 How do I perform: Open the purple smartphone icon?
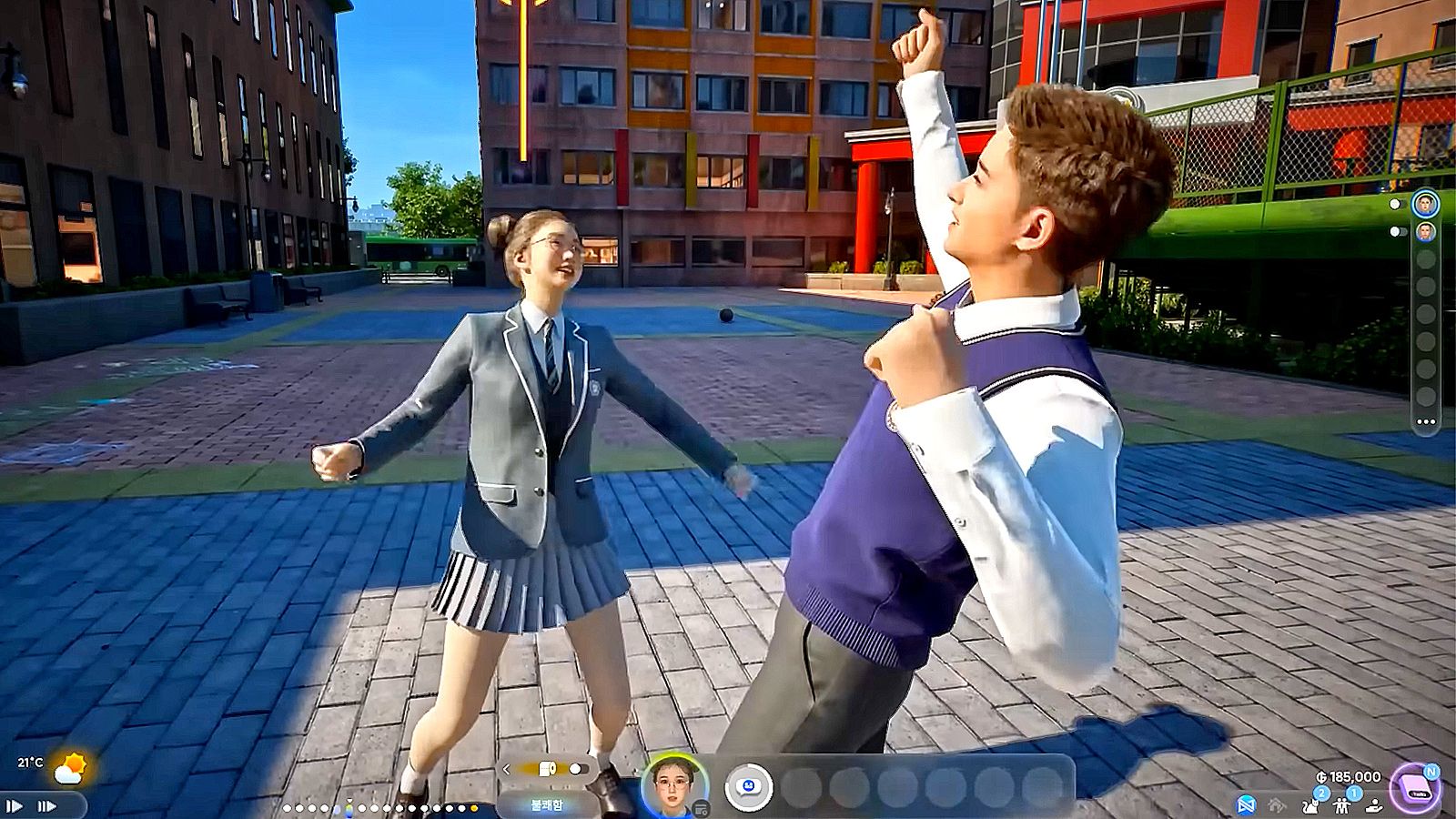click(x=1414, y=788)
